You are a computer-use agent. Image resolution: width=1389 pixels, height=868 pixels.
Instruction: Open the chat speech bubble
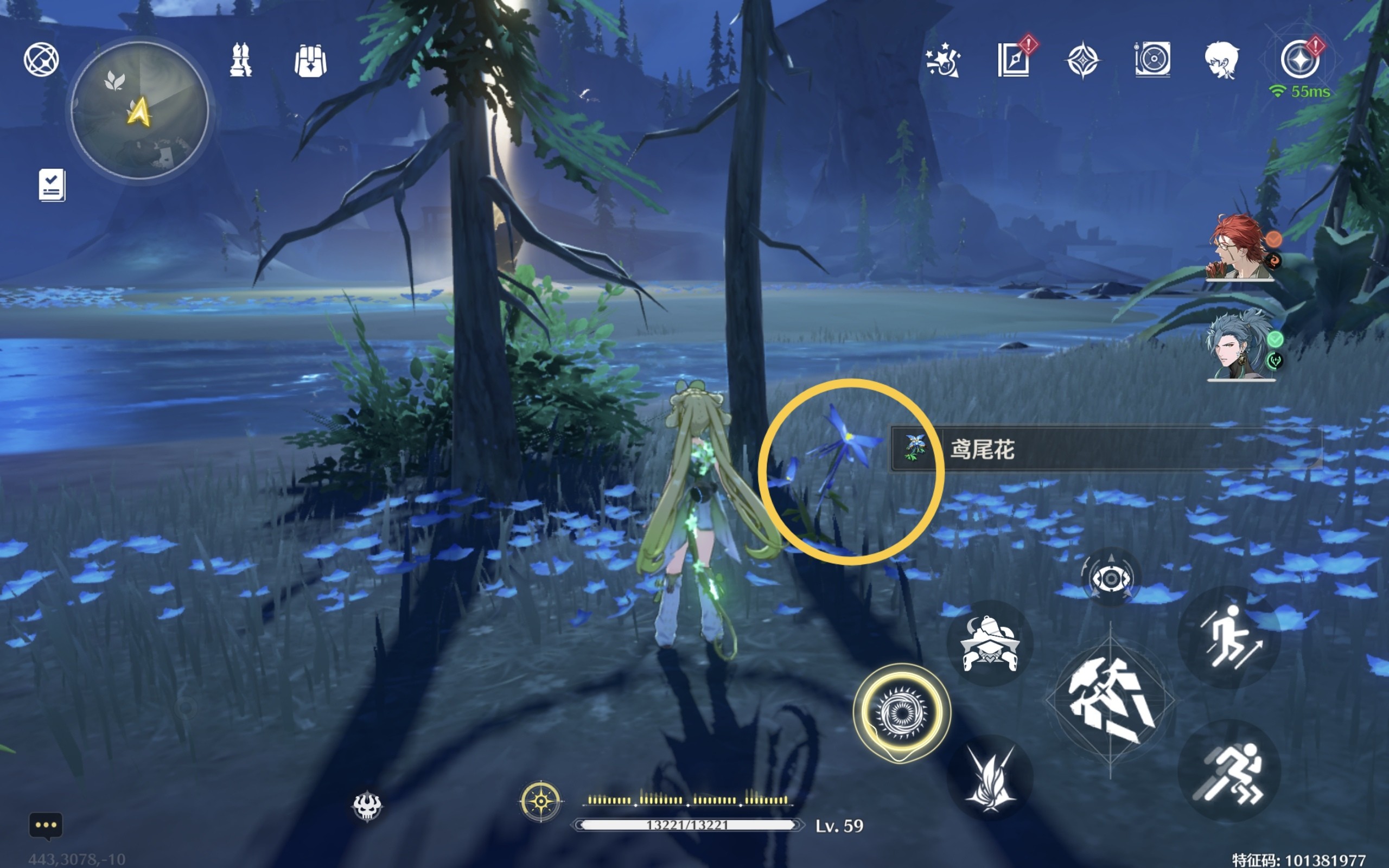[x=46, y=826]
